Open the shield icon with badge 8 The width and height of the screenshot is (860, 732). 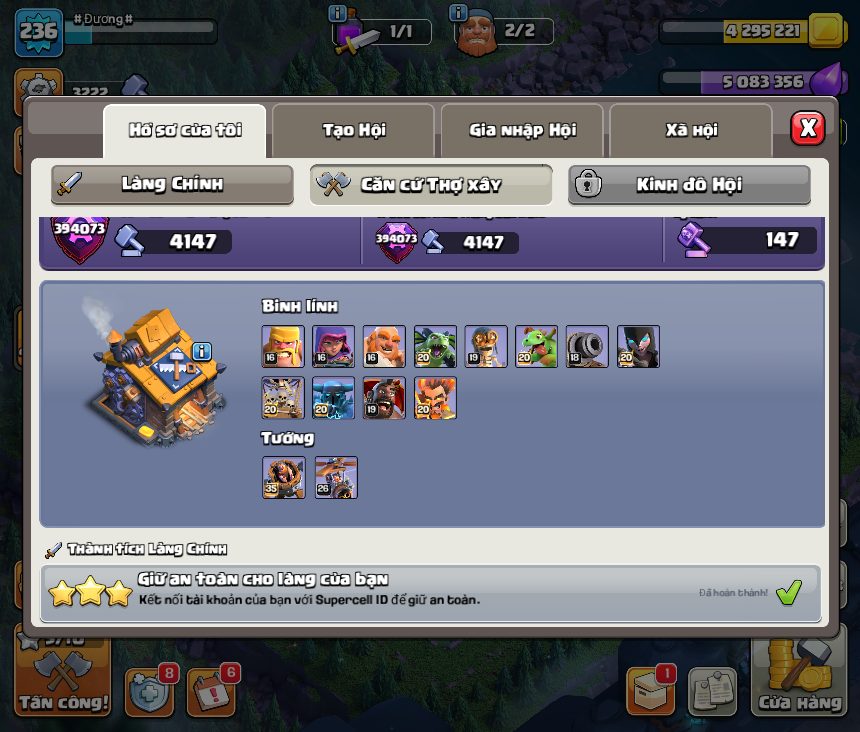[x=149, y=690]
